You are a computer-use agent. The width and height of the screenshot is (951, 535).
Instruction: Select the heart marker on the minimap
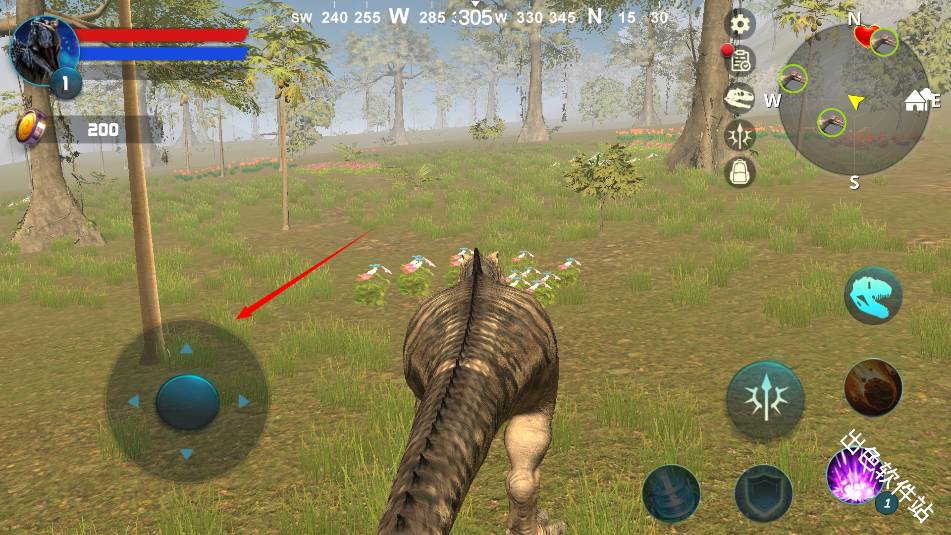coord(864,36)
